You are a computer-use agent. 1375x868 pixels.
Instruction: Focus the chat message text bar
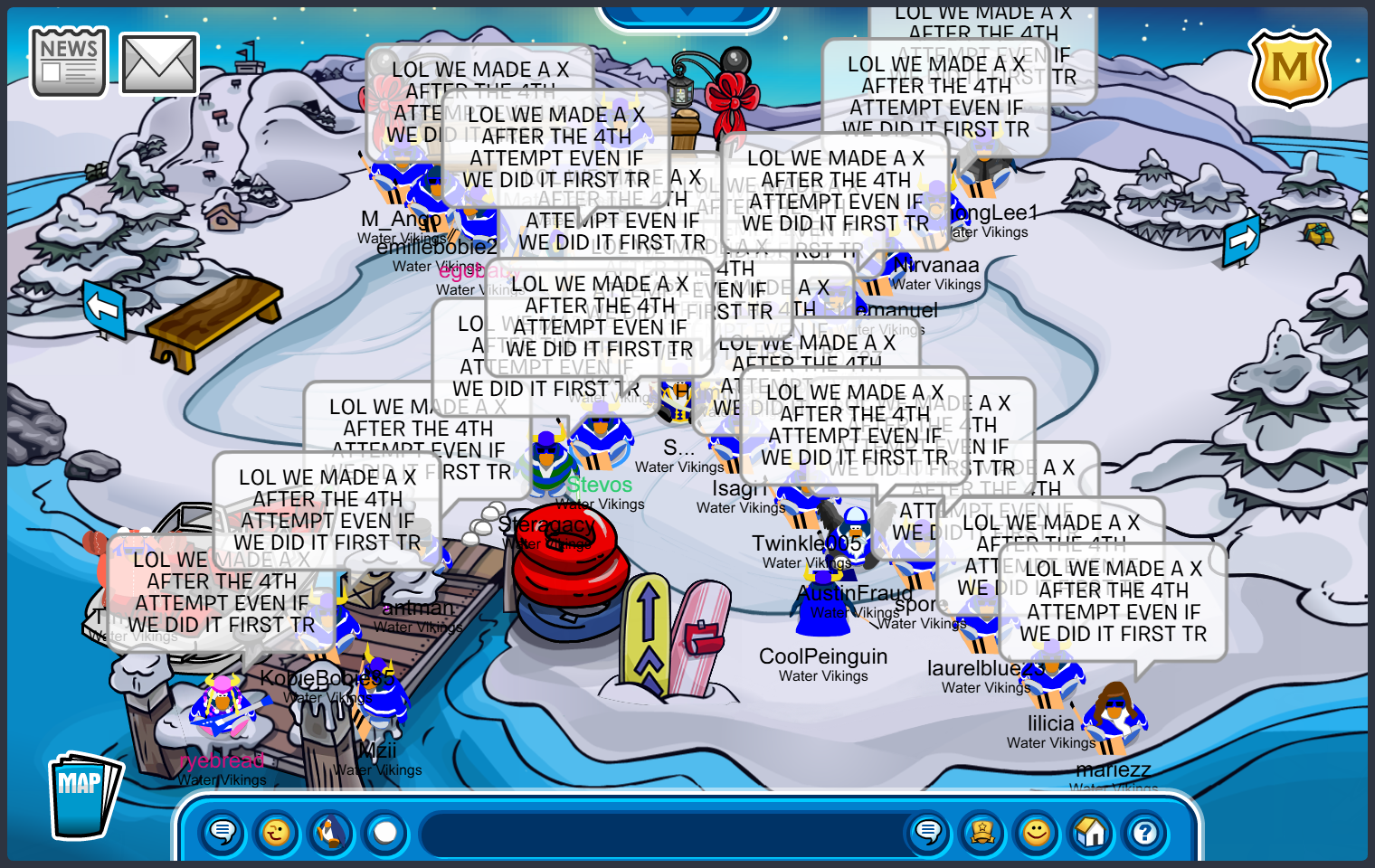(x=660, y=833)
